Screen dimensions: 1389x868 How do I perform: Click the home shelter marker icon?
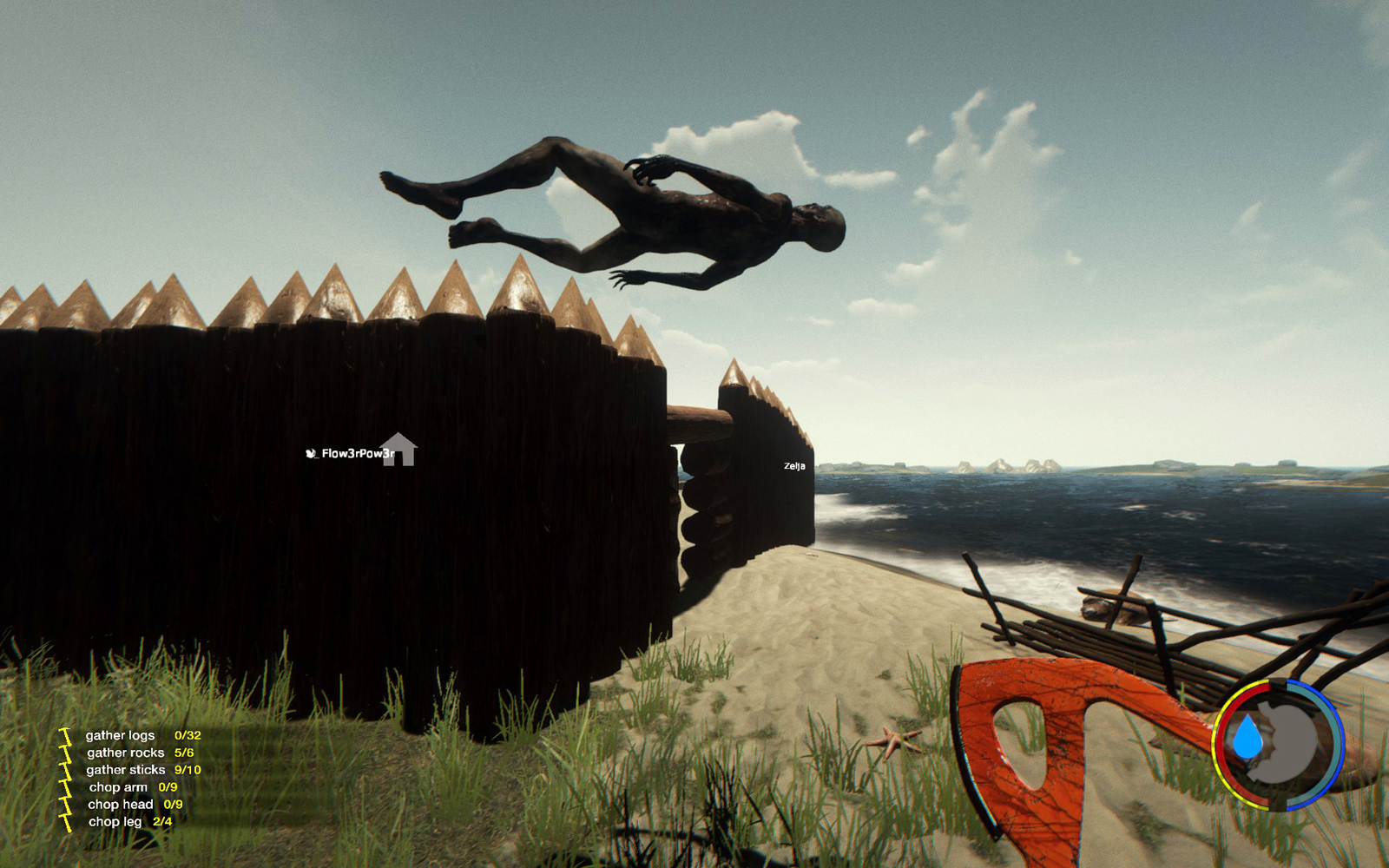[398, 450]
